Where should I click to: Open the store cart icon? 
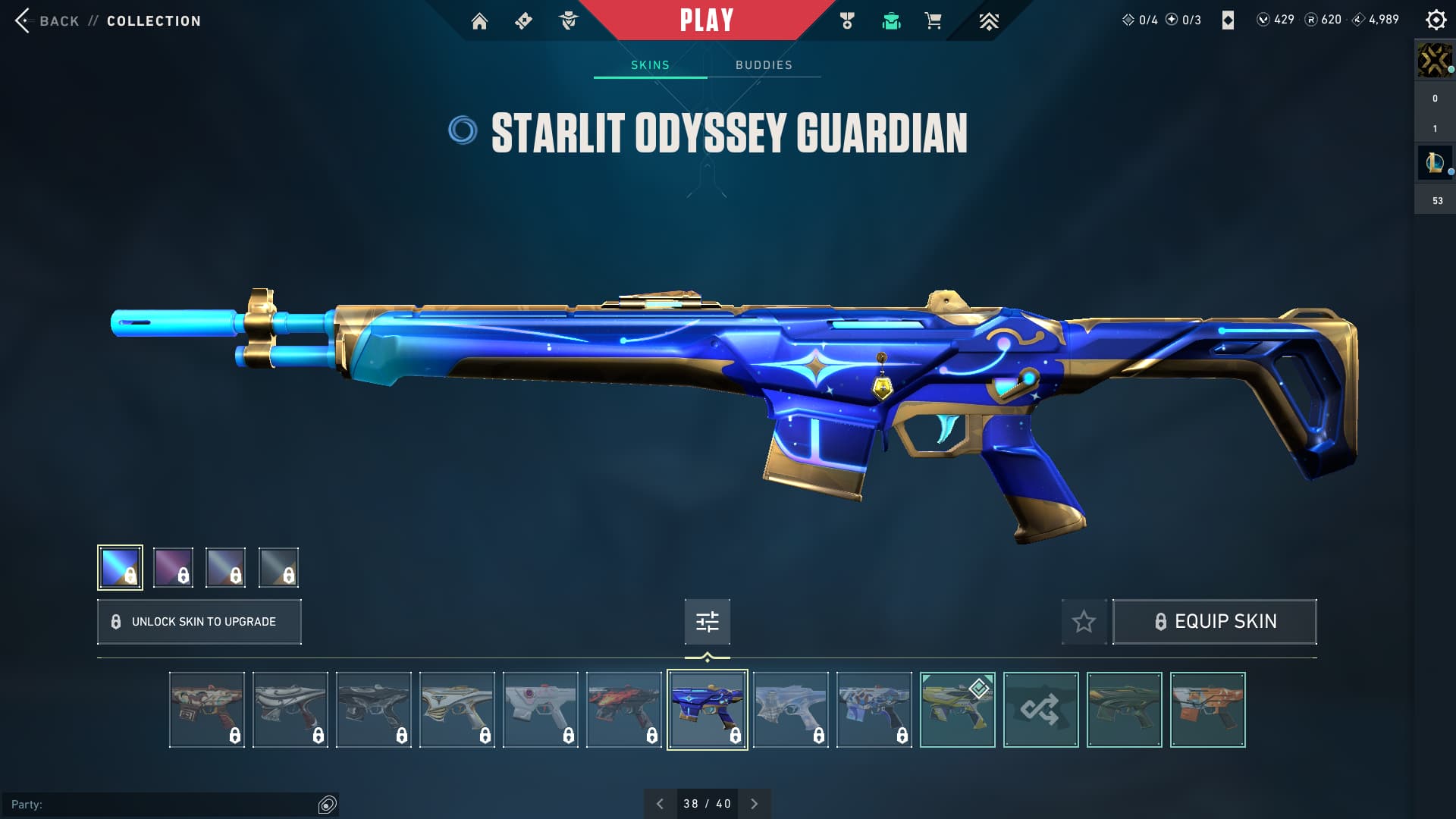[x=933, y=21]
